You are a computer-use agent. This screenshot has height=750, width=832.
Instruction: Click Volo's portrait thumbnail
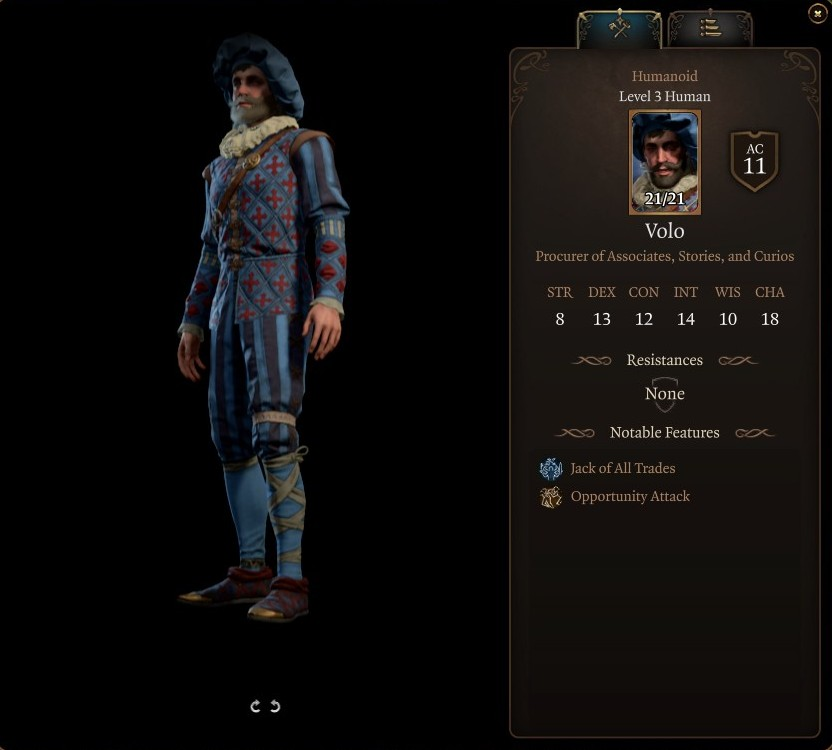(x=665, y=162)
